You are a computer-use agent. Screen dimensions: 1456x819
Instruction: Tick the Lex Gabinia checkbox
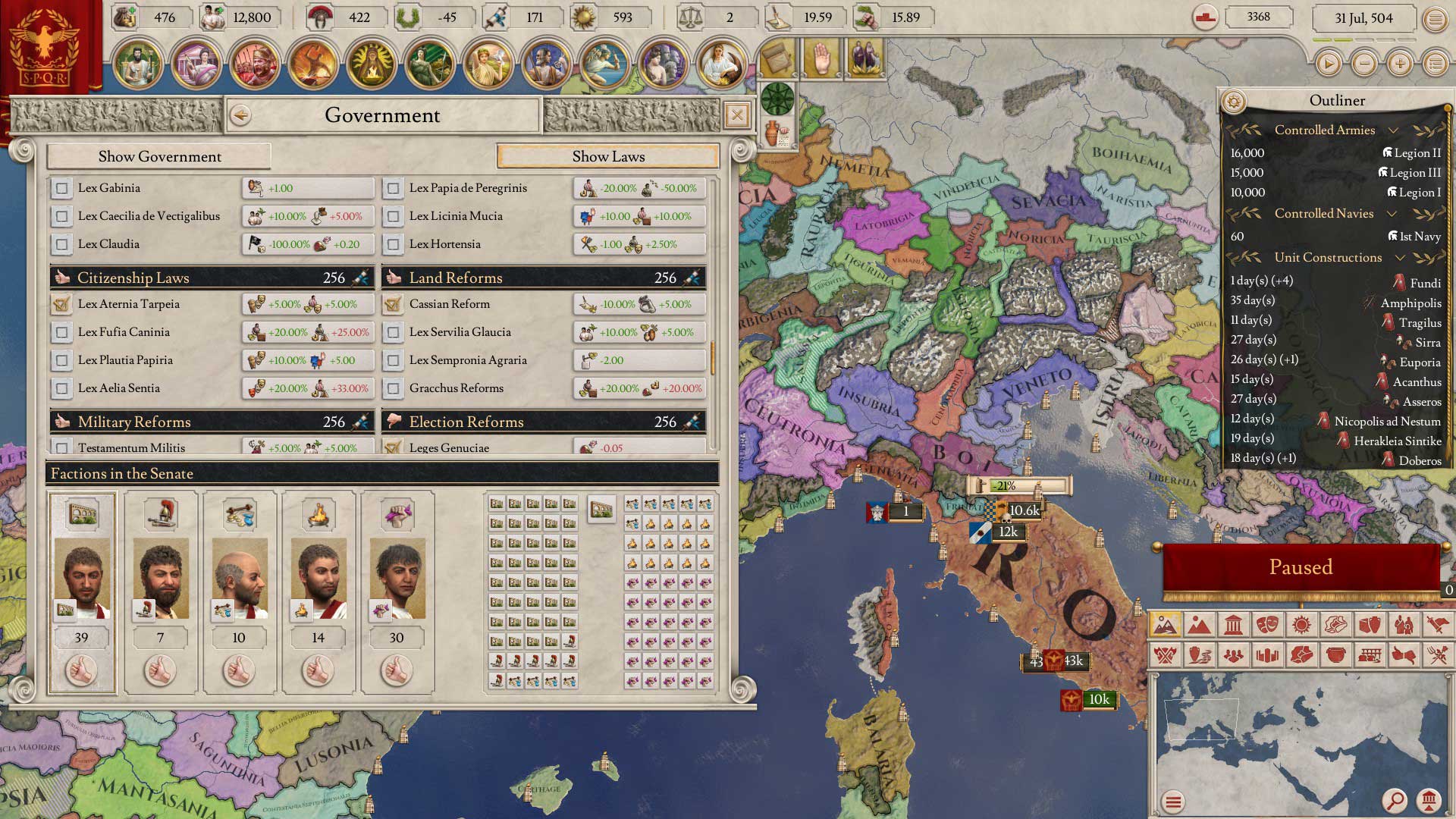62,188
